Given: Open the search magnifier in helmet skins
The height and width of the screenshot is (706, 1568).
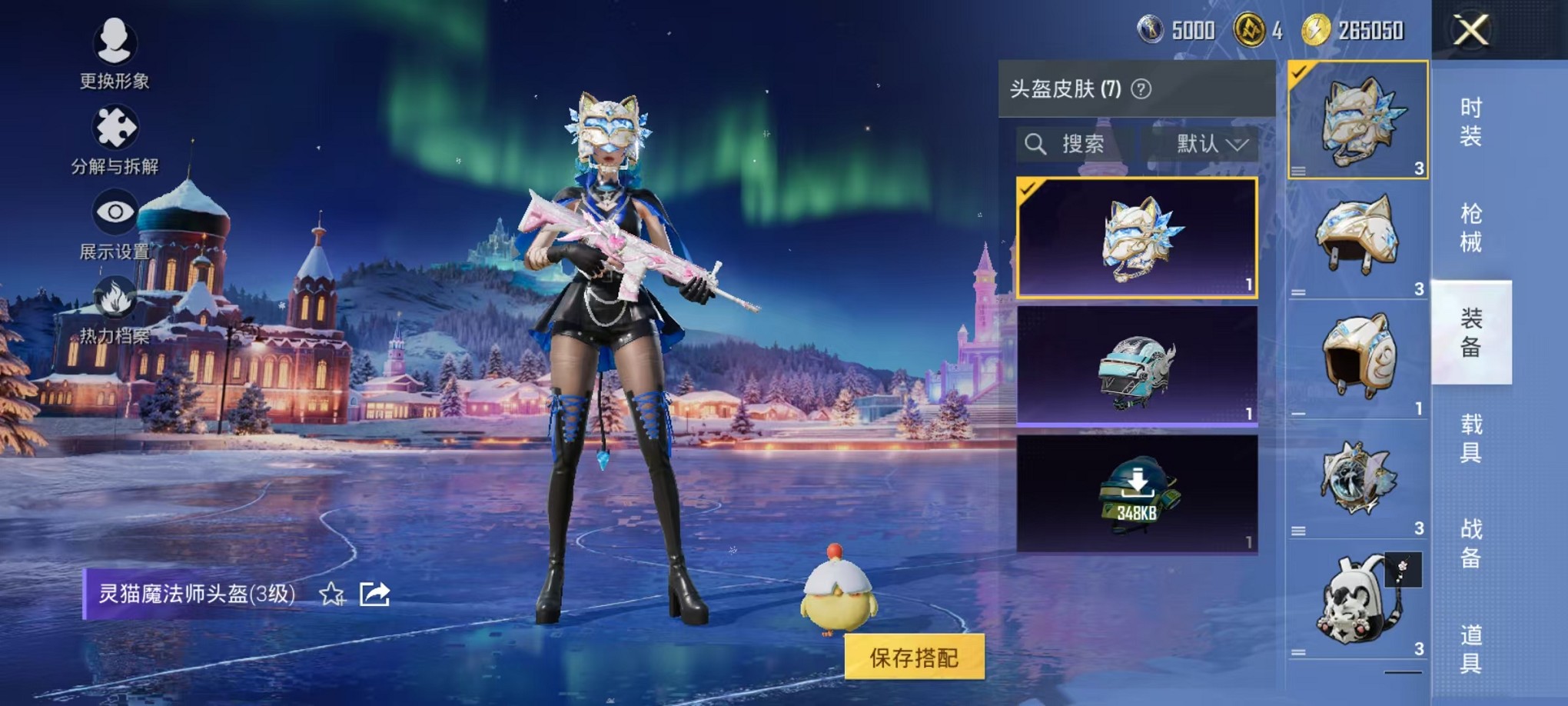Looking at the screenshot, I should coord(1037,143).
